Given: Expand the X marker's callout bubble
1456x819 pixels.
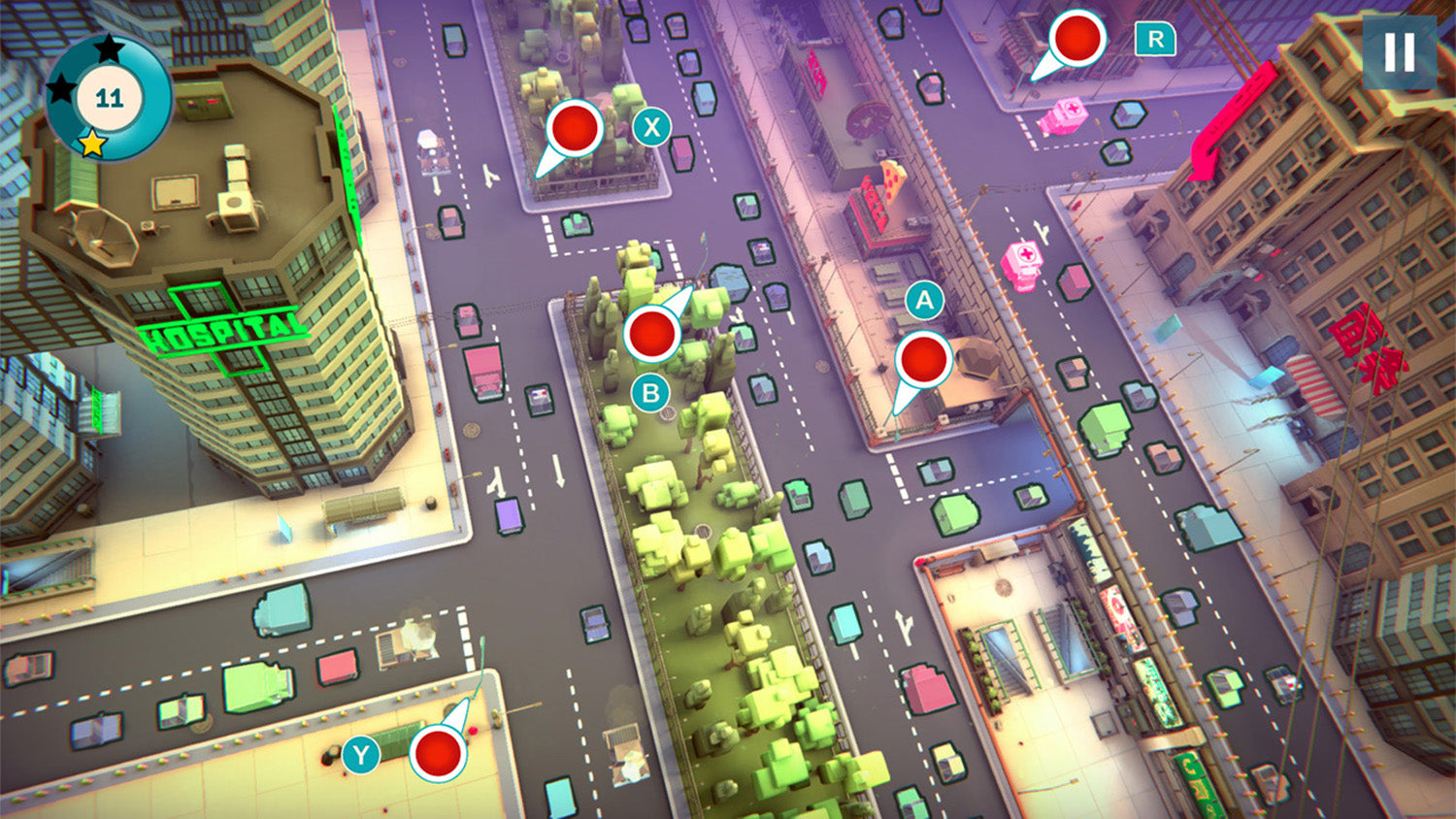Looking at the screenshot, I should pyautogui.click(x=650, y=125).
